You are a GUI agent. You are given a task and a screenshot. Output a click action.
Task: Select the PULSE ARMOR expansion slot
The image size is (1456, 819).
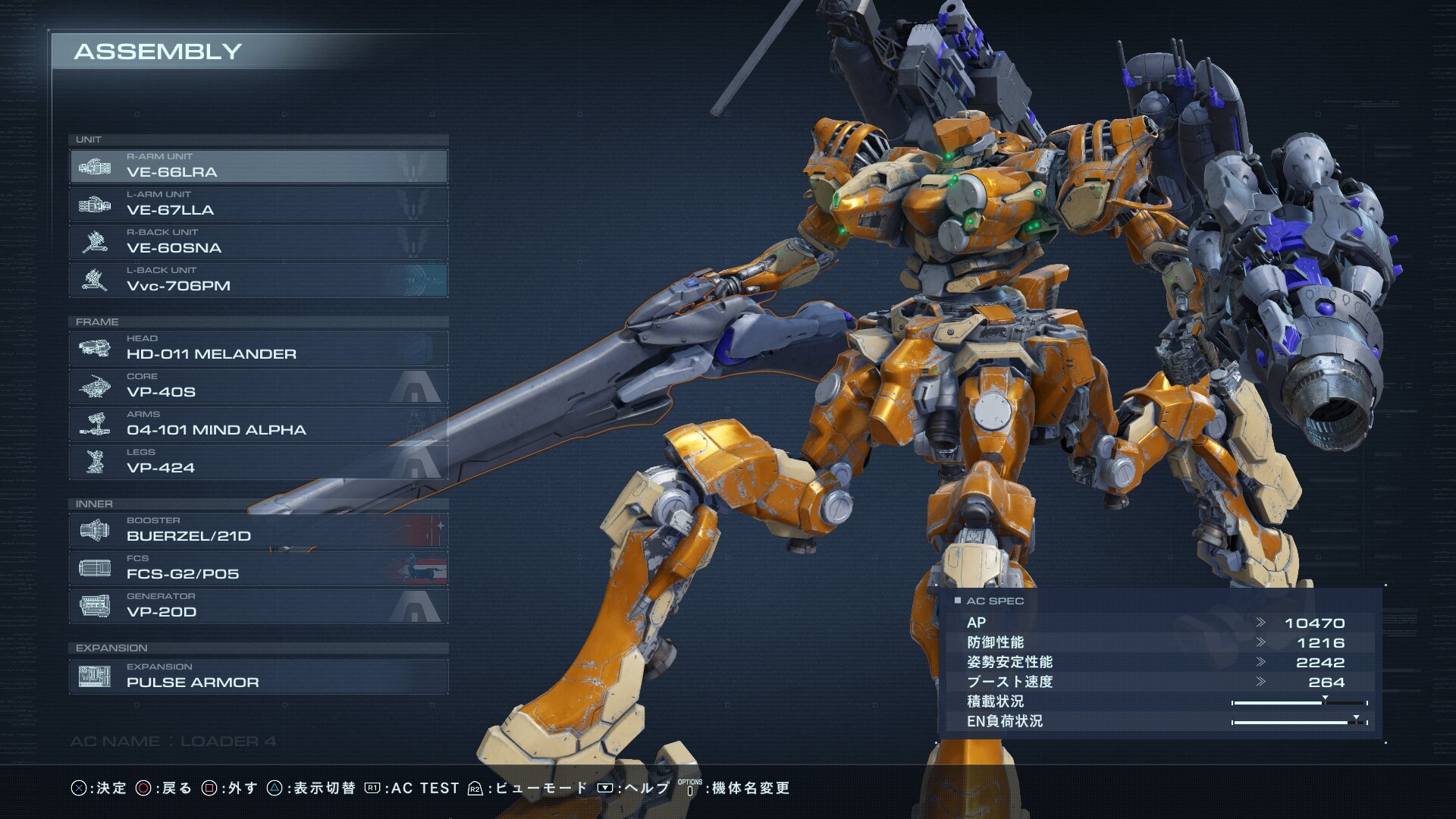[258, 676]
